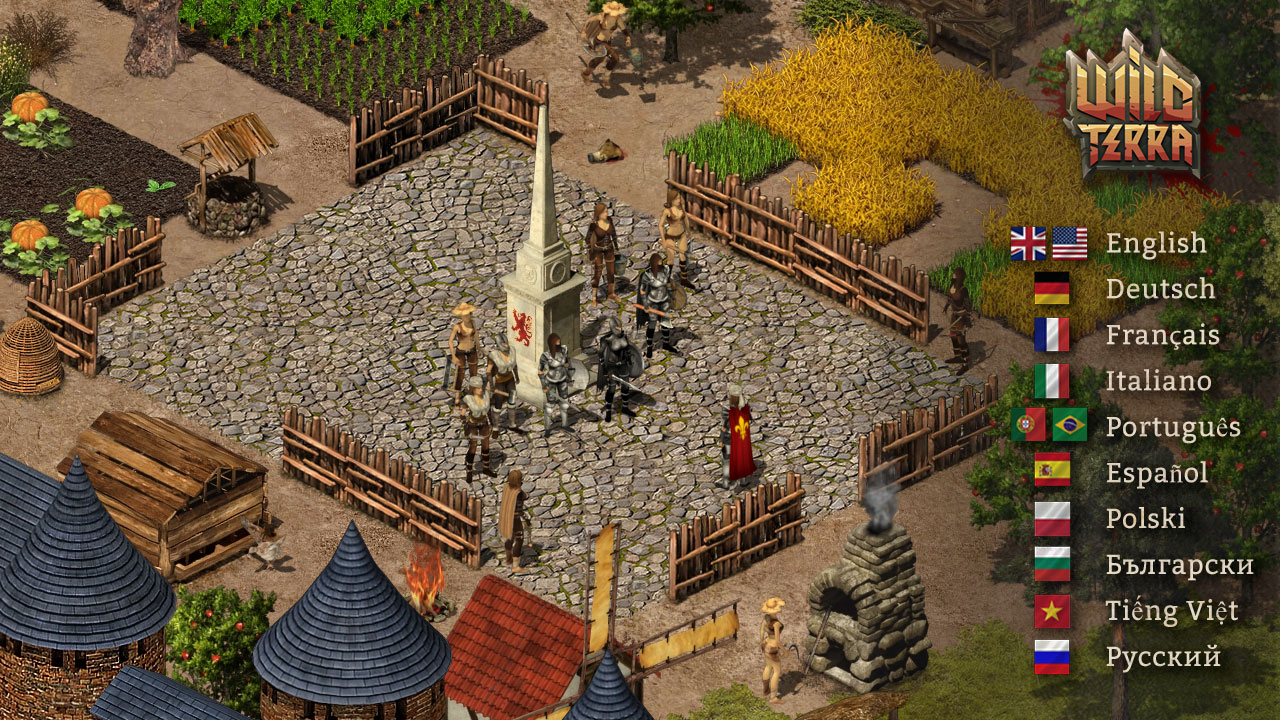1280x720 pixels.
Task: Click the Brazilian flag icon
Action: [1070, 425]
